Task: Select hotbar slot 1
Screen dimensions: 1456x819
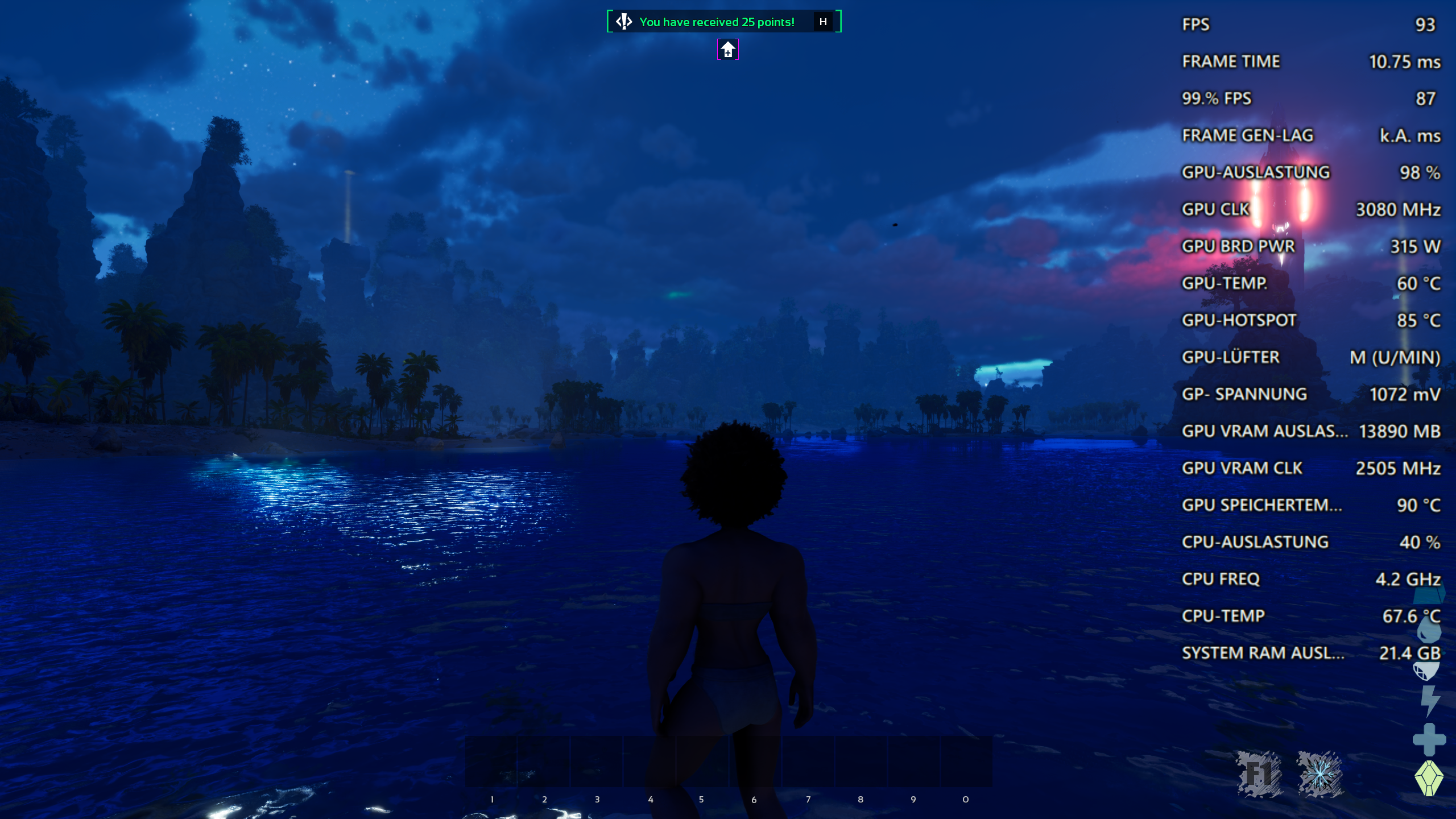Action: tap(493, 762)
